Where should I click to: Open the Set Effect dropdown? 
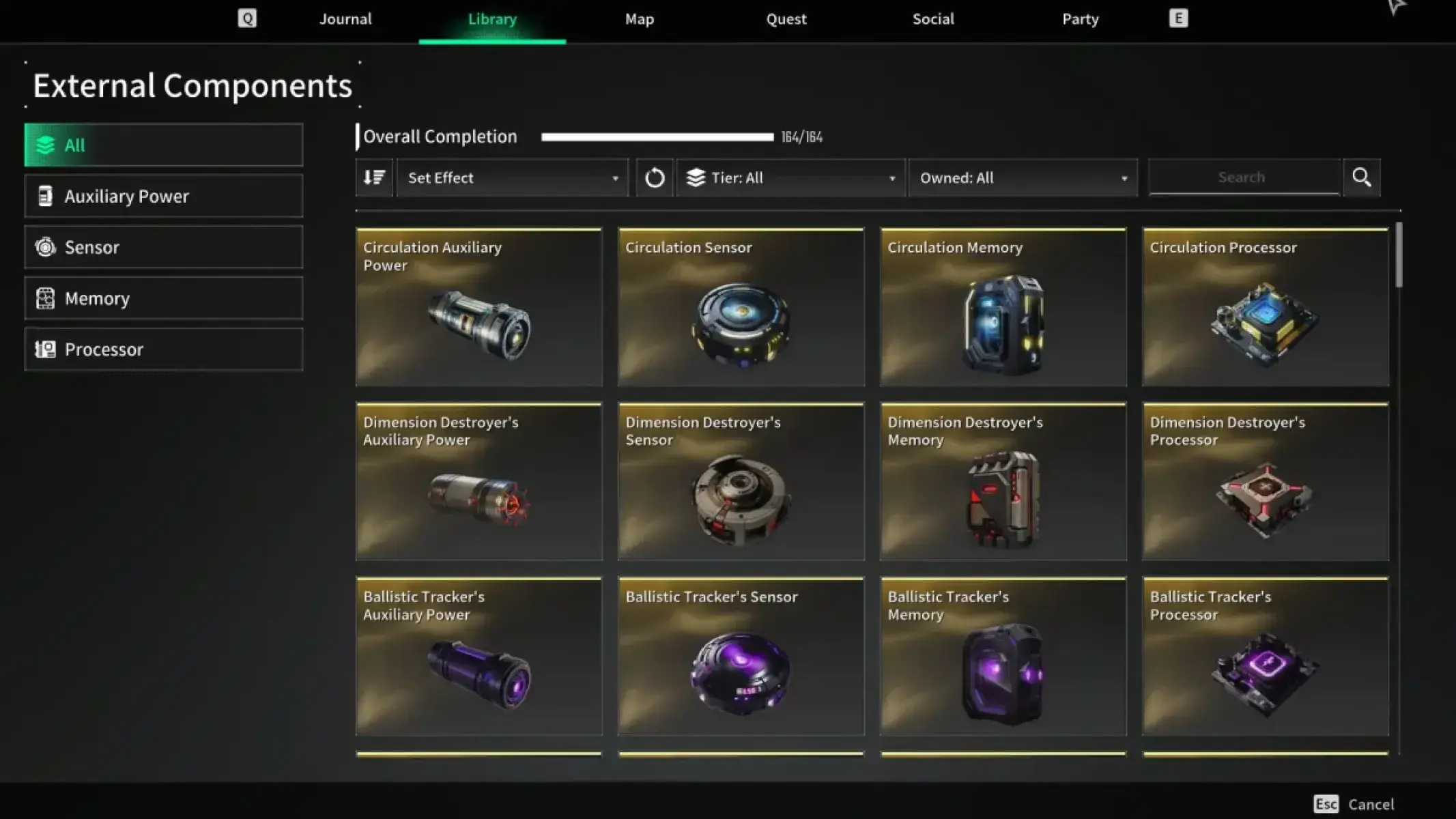[x=512, y=177]
